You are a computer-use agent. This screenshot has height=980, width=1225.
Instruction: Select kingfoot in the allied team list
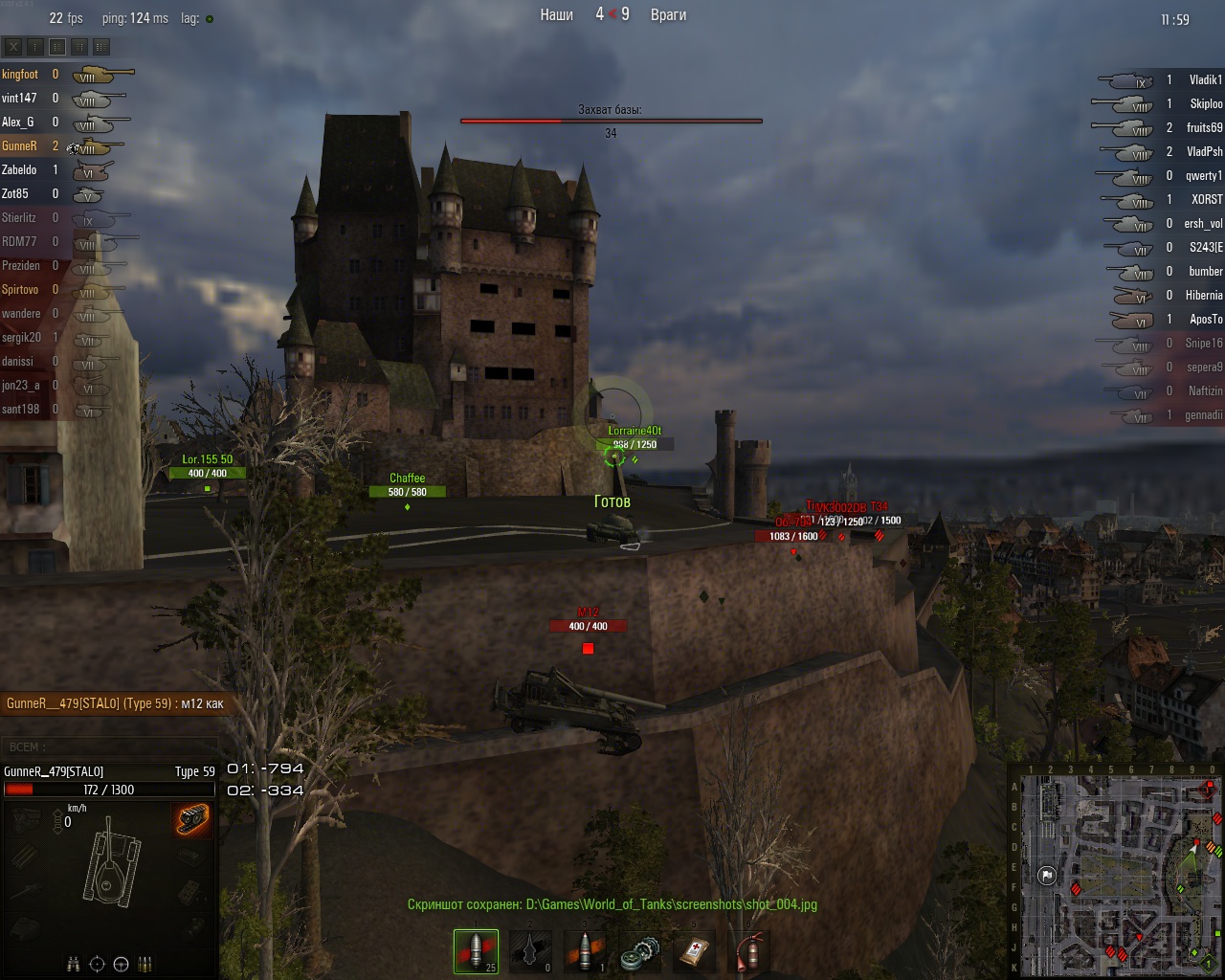(20, 74)
